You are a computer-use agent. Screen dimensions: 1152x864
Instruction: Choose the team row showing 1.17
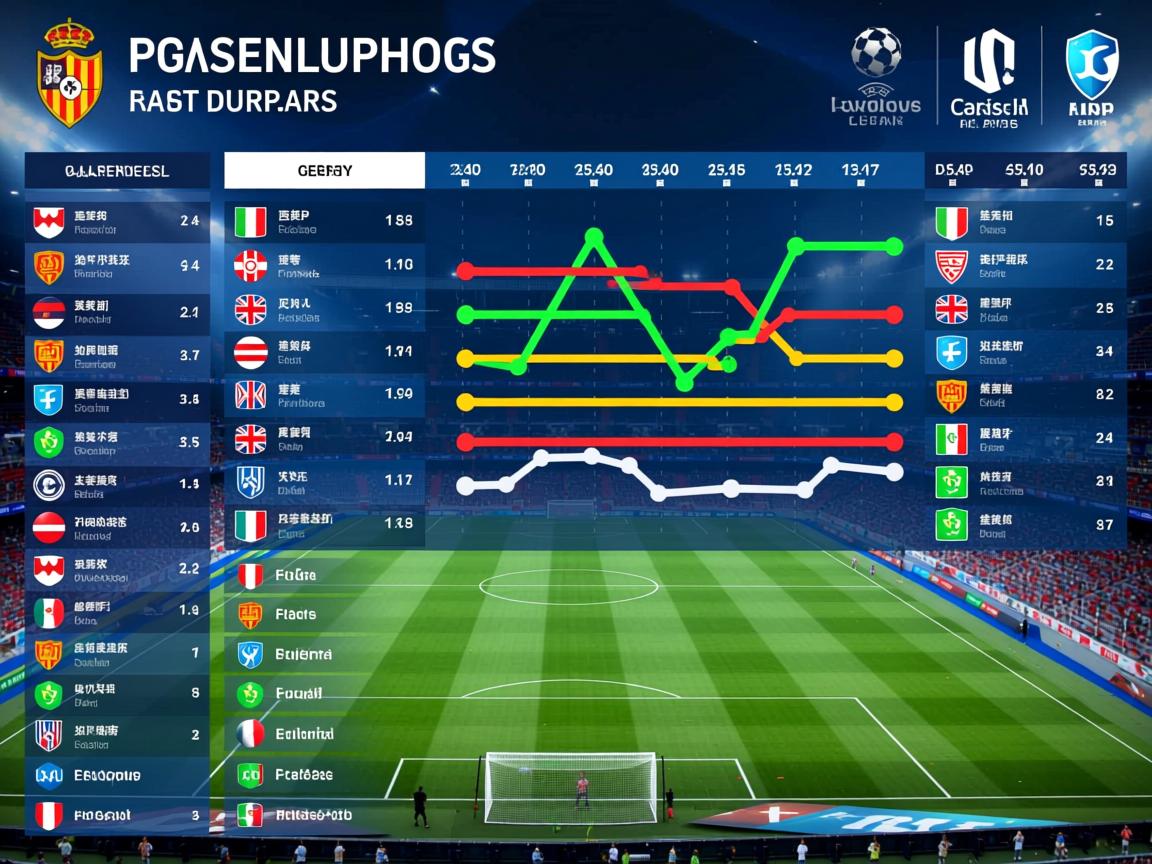(x=325, y=481)
